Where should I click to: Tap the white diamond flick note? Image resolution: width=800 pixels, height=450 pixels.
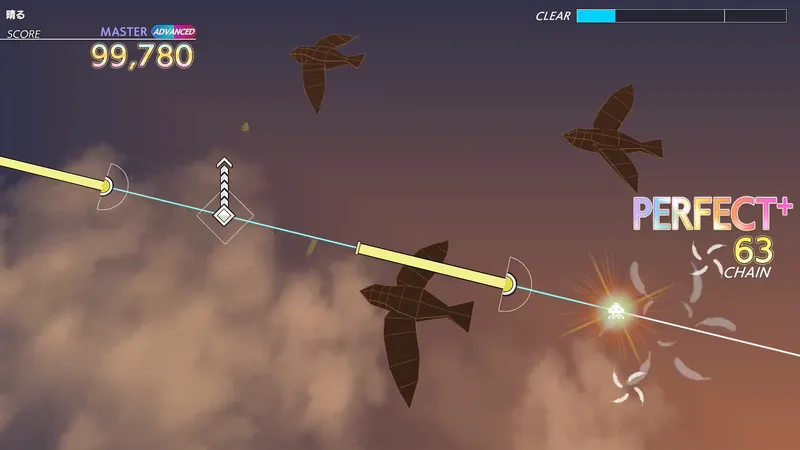225,215
